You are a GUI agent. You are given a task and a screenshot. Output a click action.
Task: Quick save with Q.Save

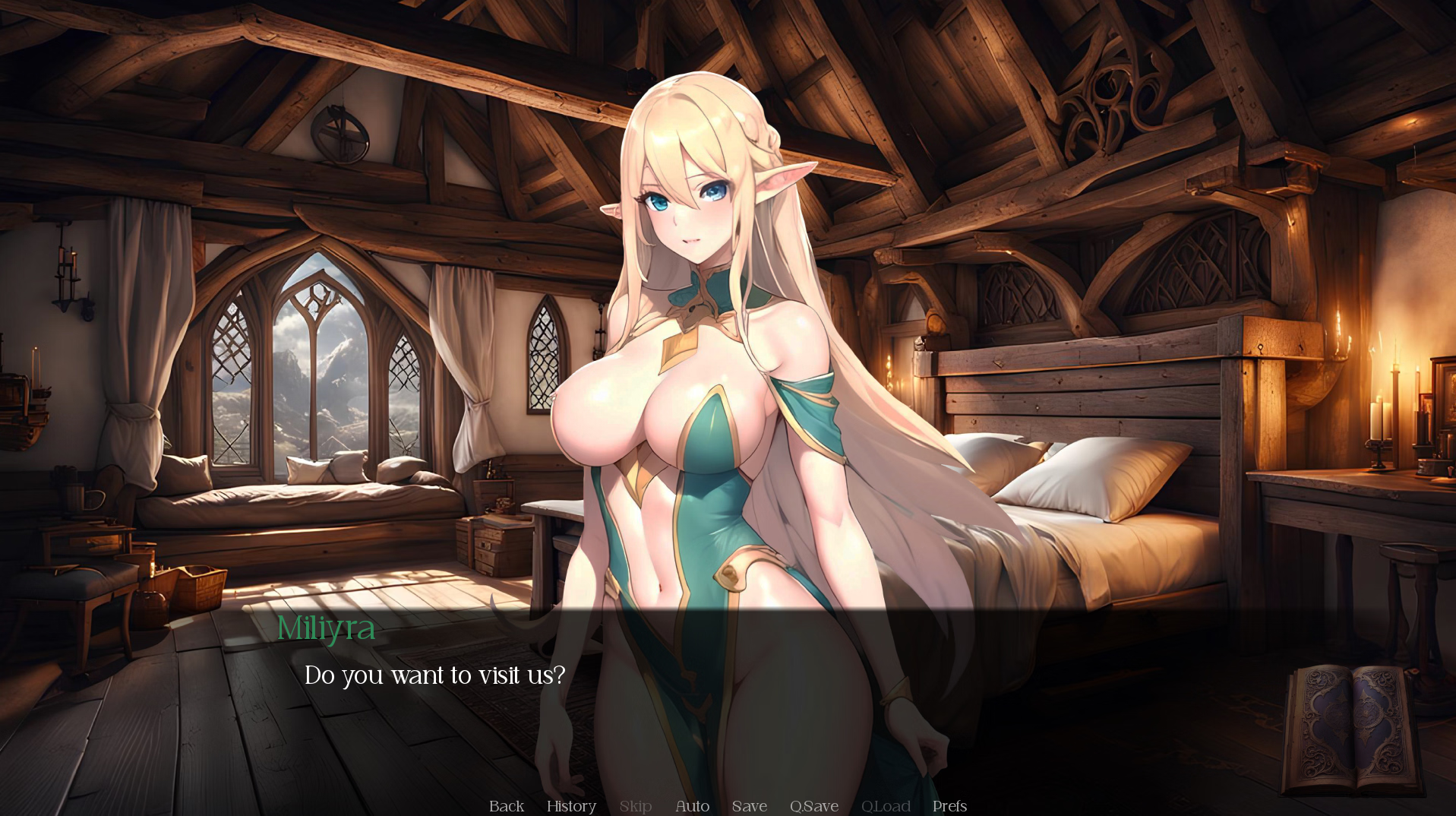pyautogui.click(x=813, y=805)
